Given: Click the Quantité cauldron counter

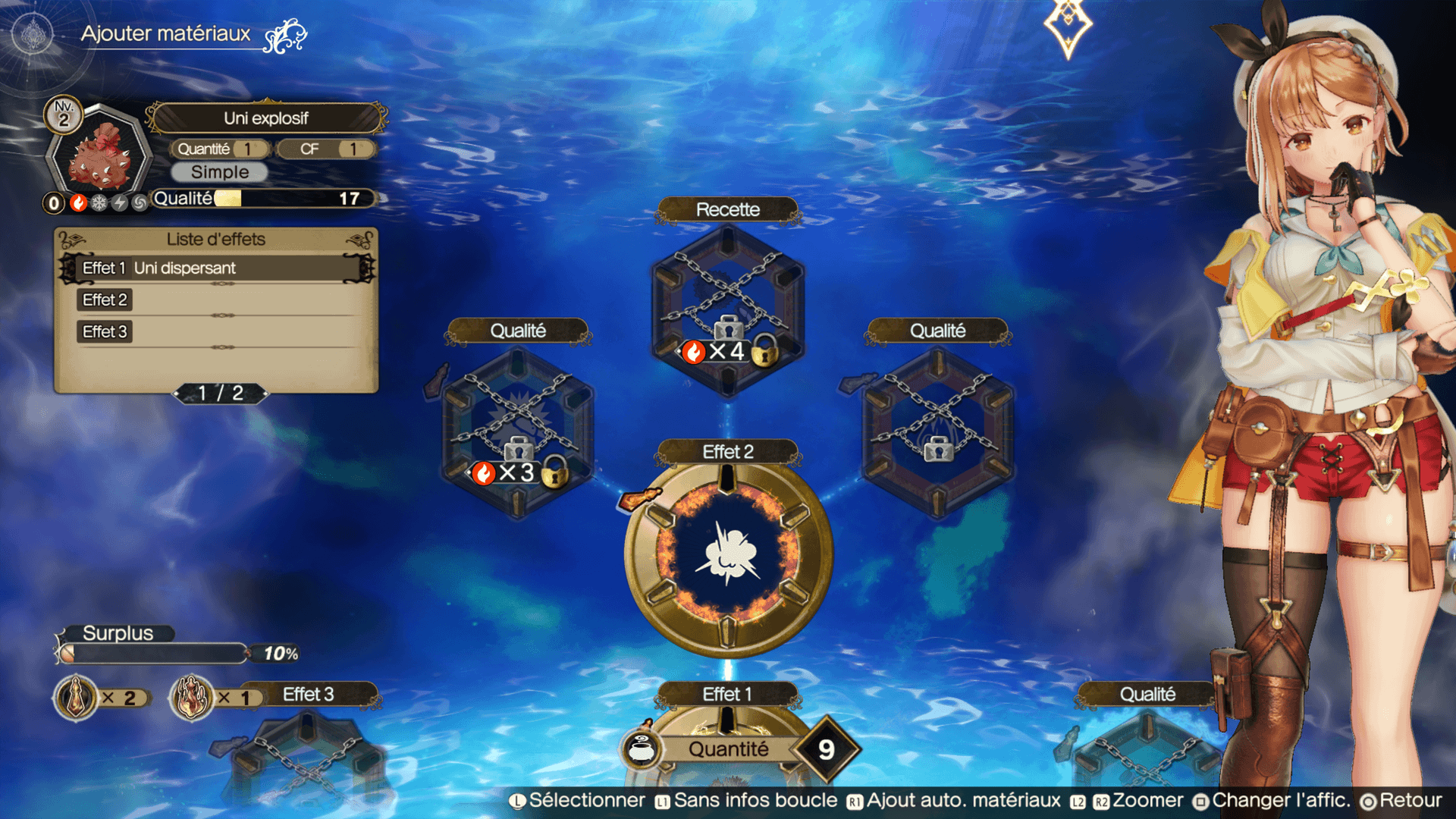Looking at the screenshot, I should tap(739, 749).
